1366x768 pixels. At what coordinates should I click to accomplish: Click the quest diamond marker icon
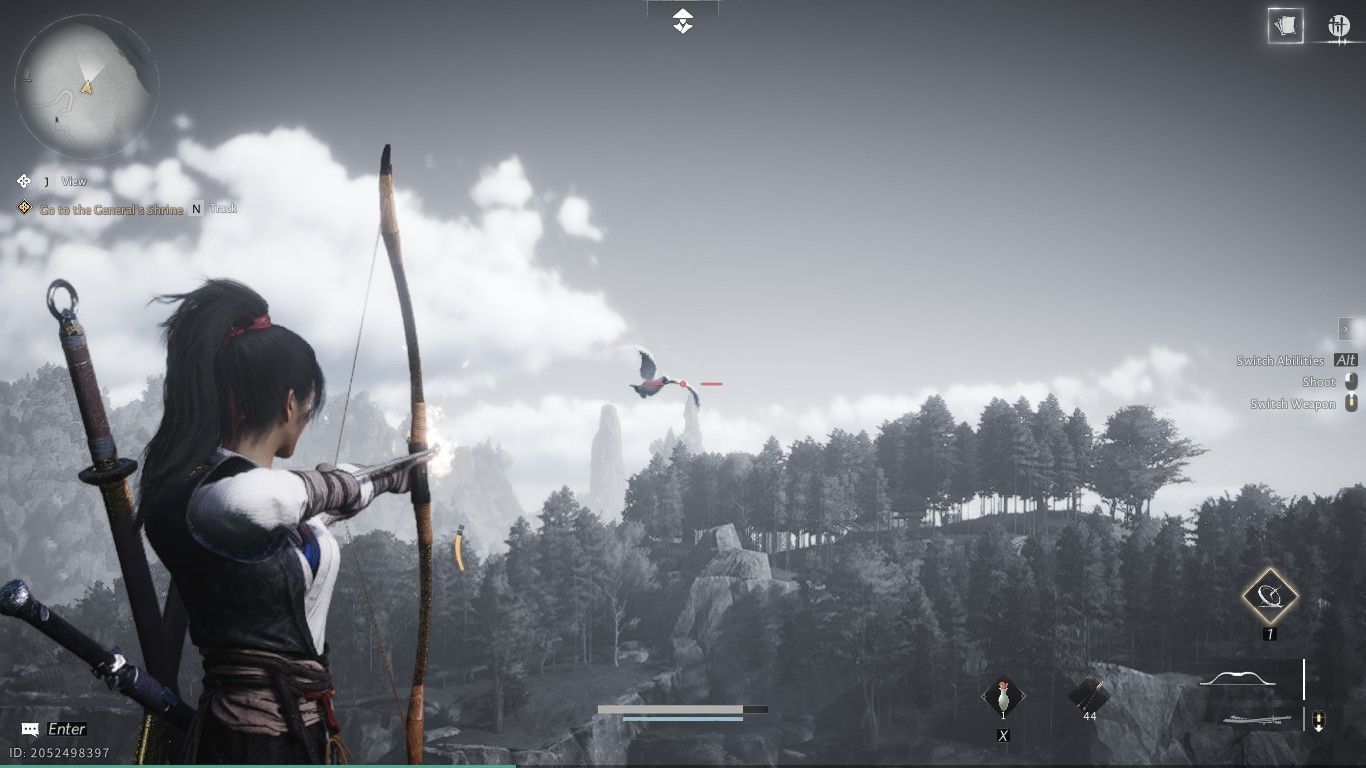click(x=26, y=208)
